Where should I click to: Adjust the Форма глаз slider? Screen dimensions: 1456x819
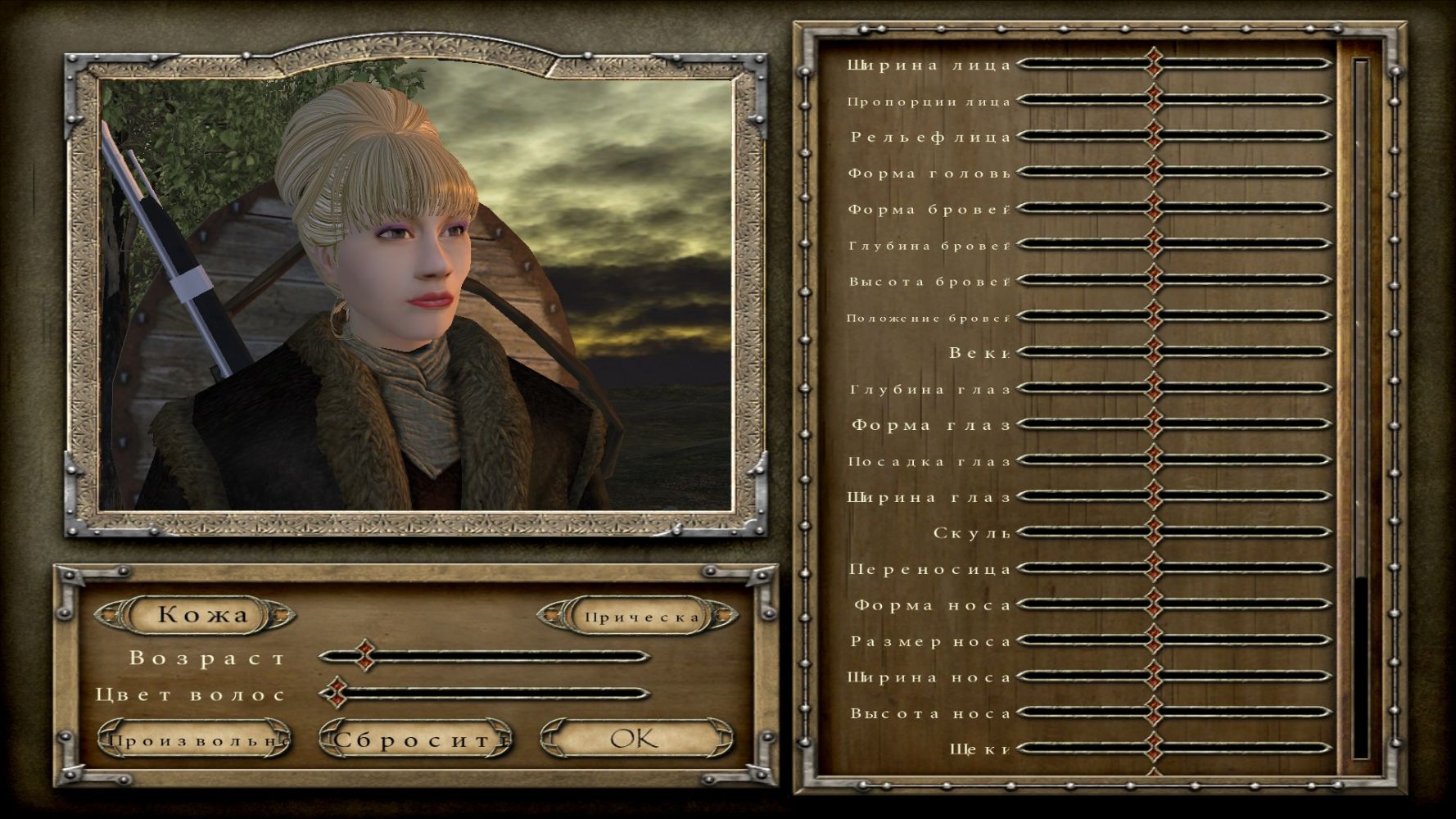[1154, 424]
